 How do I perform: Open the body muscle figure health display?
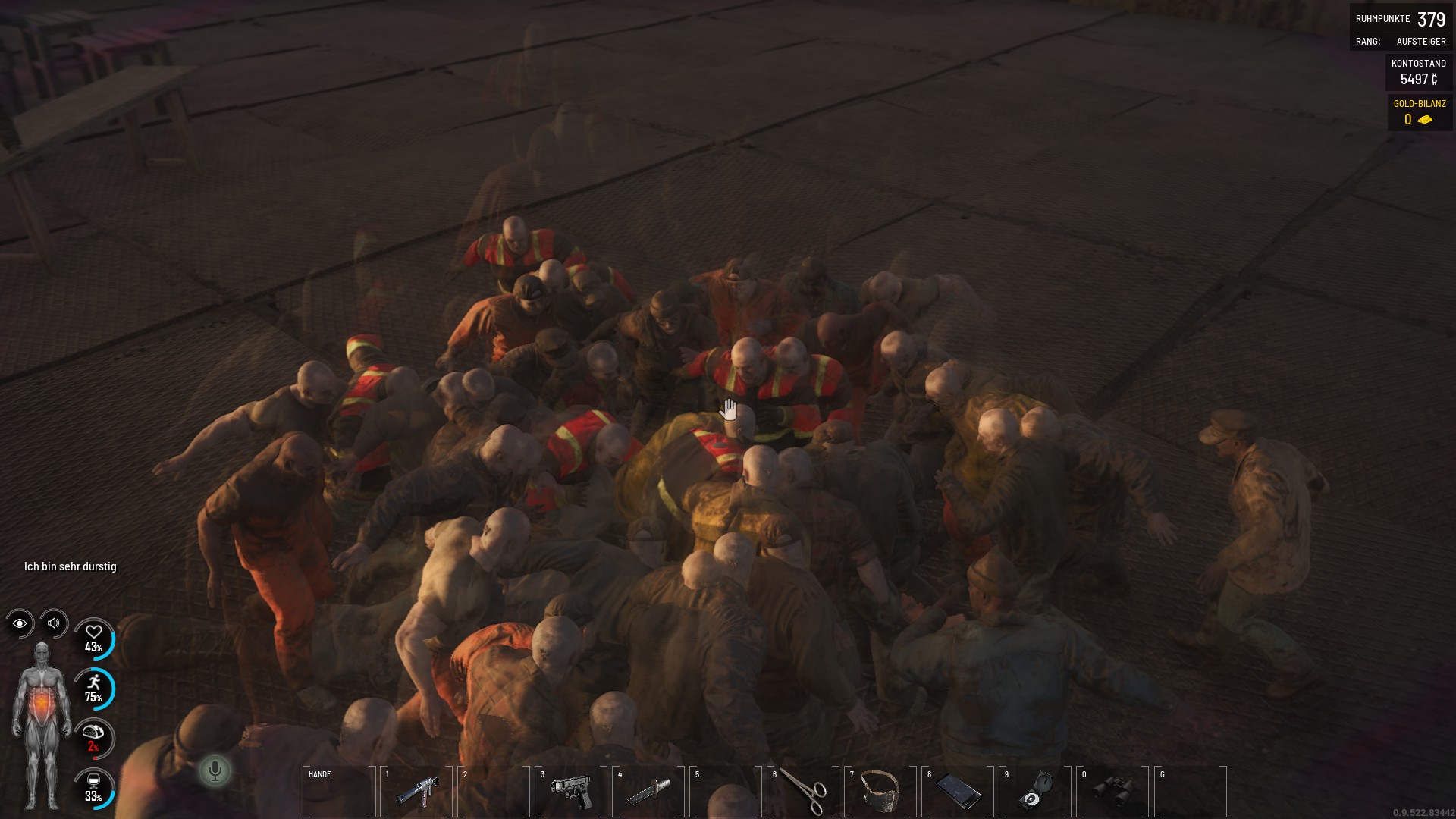(x=42, y=726)
